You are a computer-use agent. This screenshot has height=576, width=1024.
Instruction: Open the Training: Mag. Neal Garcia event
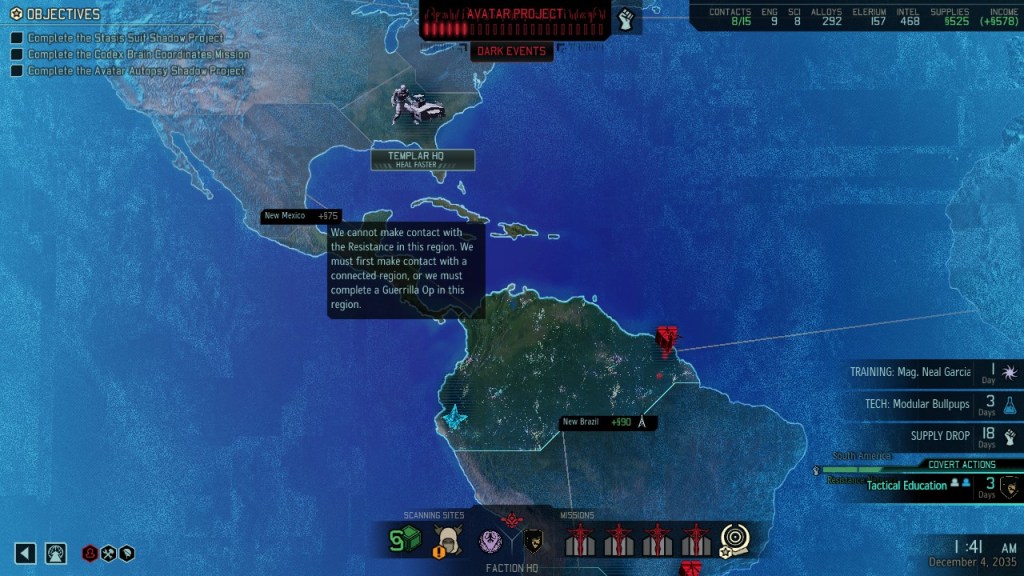point(918,372)
